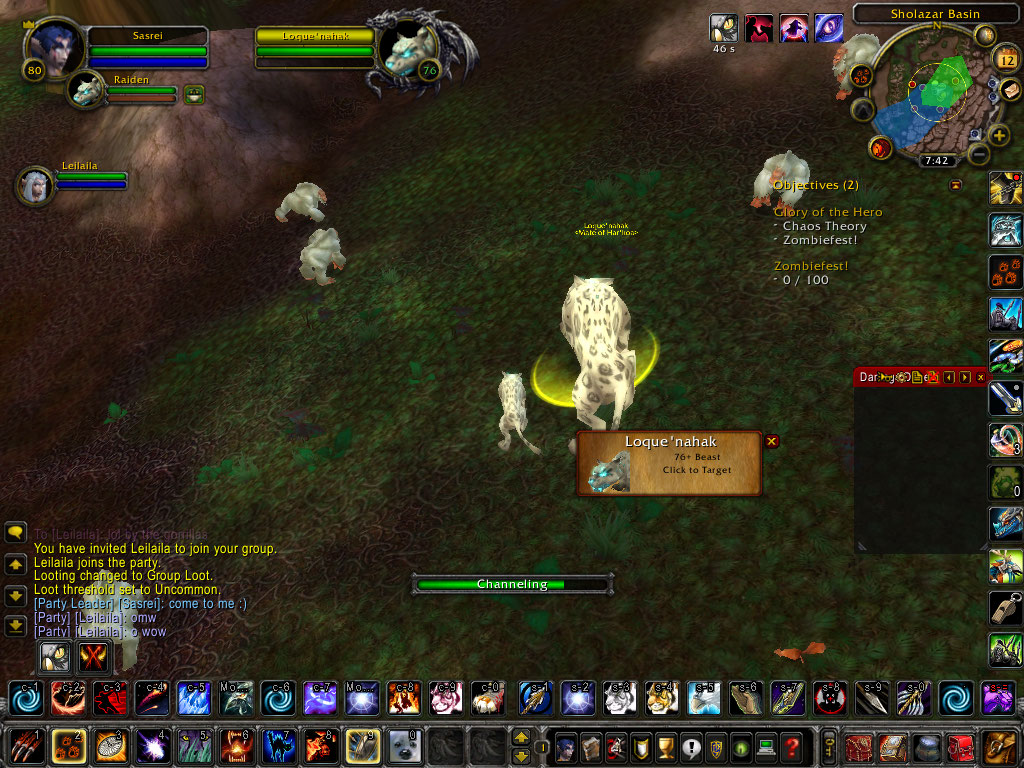Use the whistle item on the side bar

coord(1005,607)
